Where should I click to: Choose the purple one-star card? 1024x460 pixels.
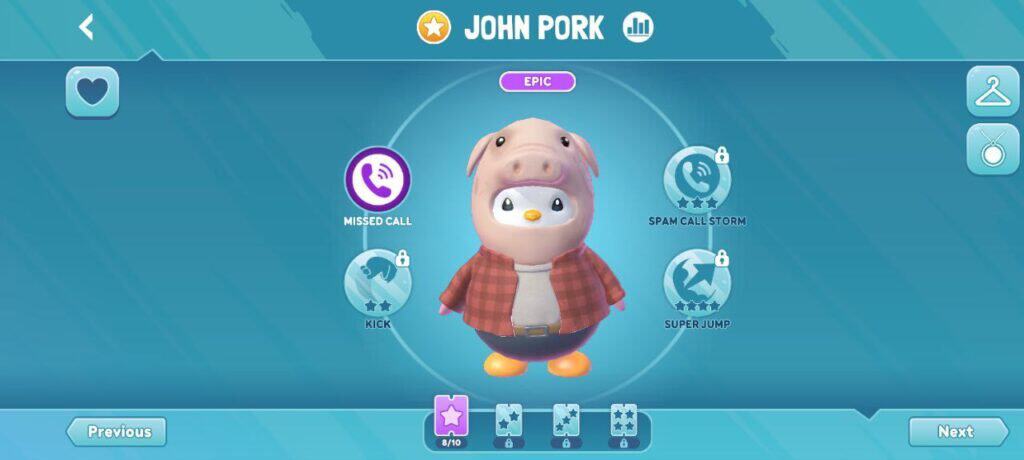pos(451,418)
